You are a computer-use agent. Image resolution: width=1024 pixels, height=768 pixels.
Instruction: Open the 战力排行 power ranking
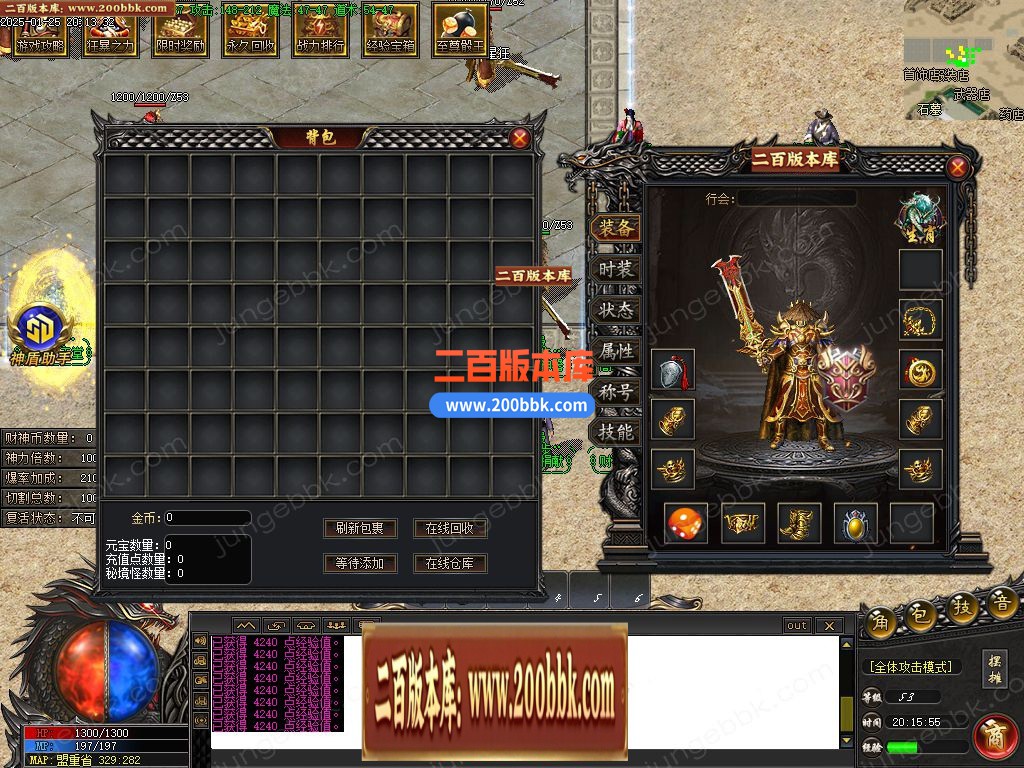coord(320,30)
